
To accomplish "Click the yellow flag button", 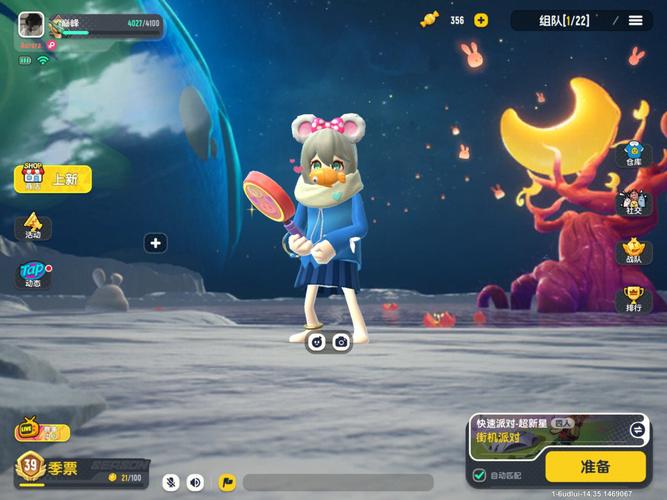I will (x=227, y=482).
